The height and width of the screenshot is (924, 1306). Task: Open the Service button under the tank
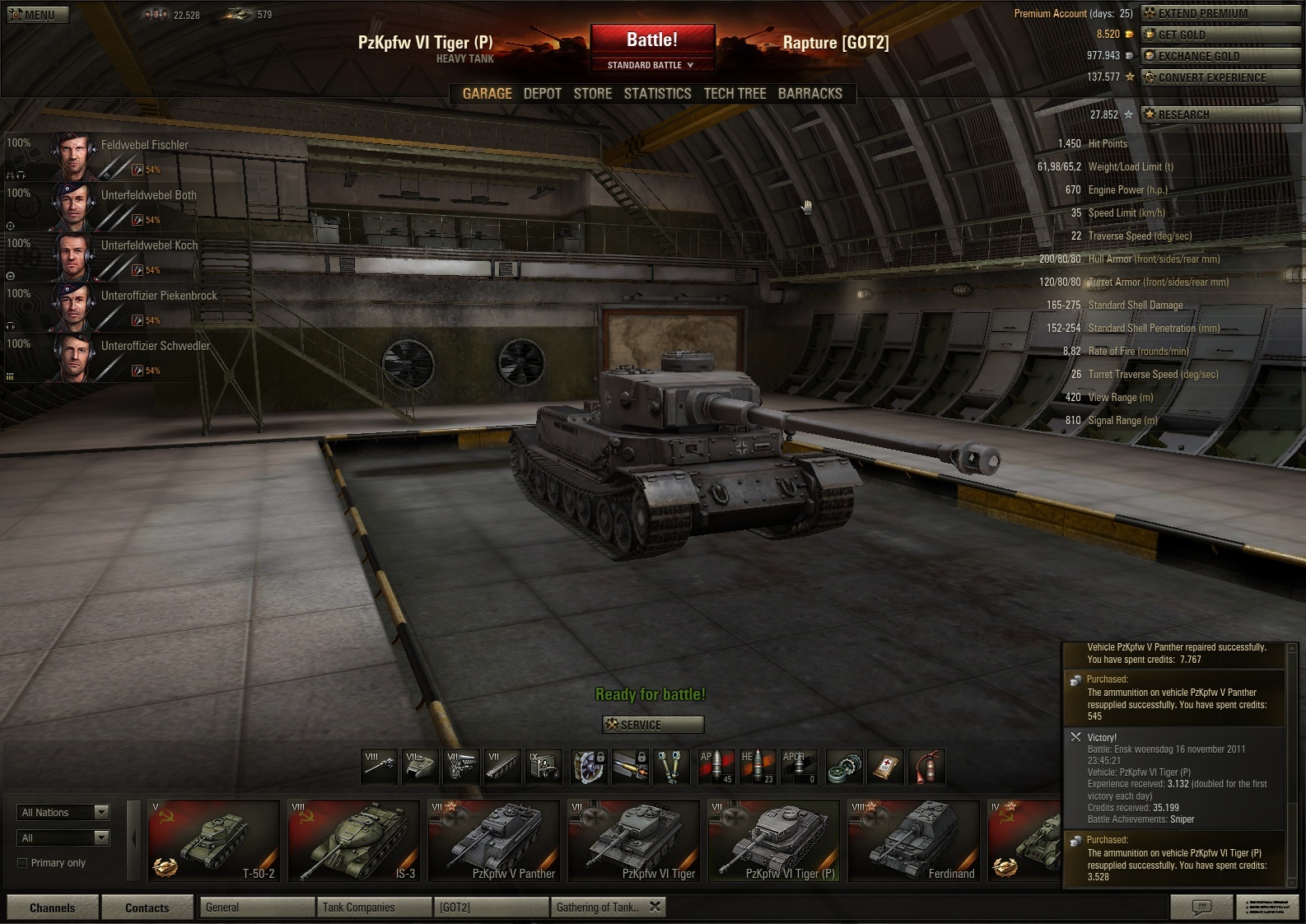[x=653, y=725]
